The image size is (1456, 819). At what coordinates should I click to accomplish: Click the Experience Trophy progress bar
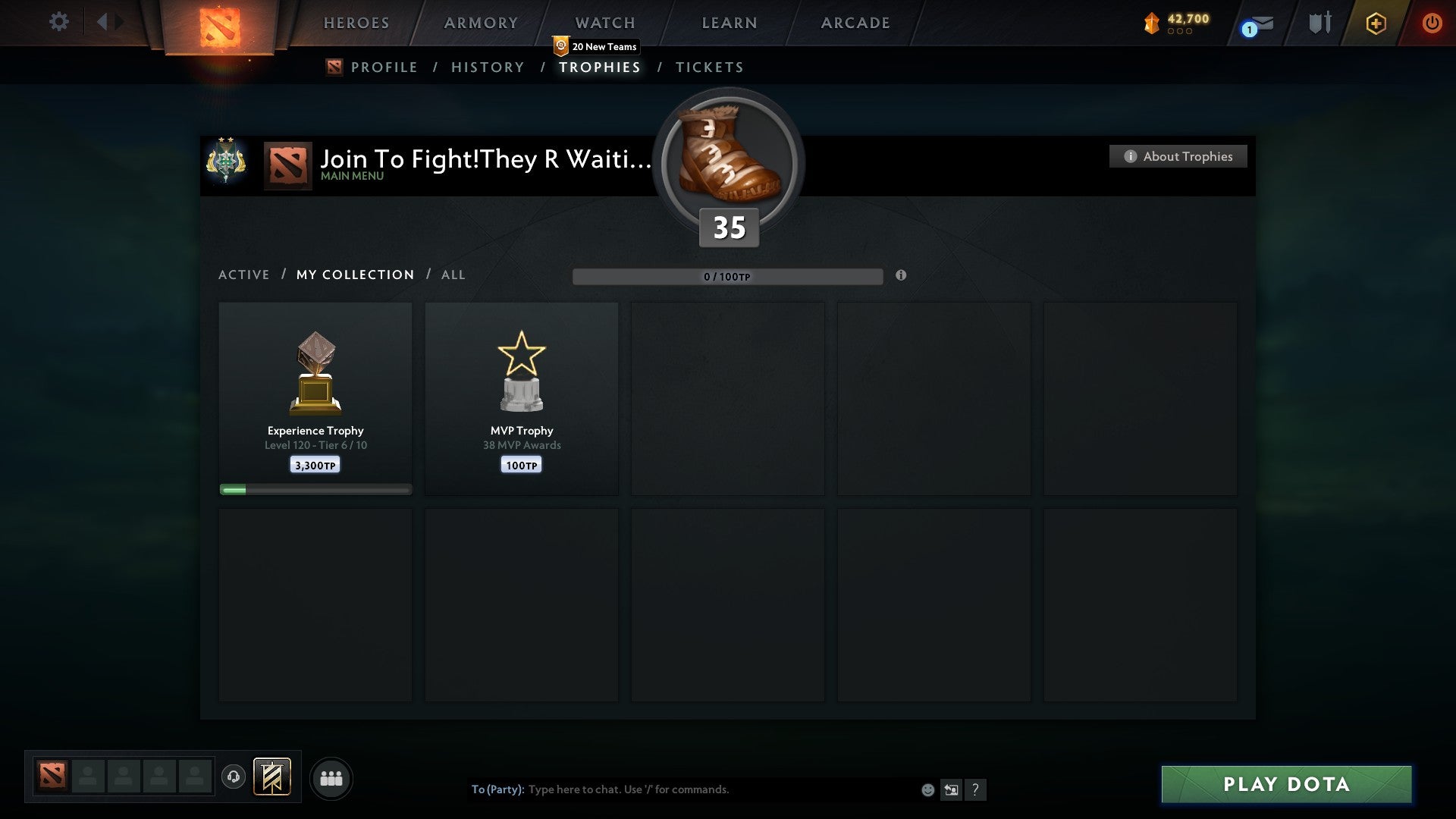point(315,489)
